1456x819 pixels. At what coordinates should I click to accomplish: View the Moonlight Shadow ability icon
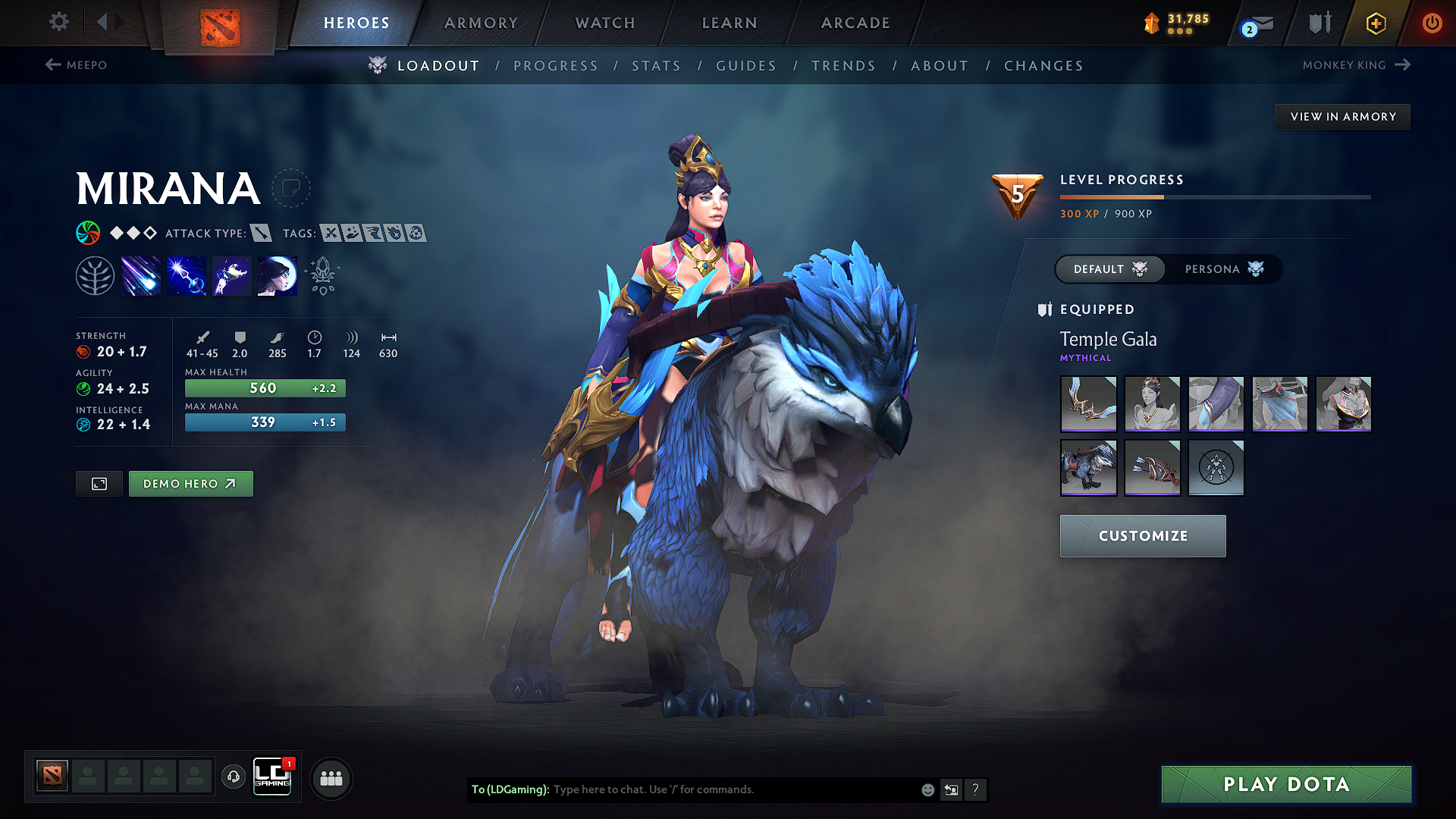click(277, 275)
